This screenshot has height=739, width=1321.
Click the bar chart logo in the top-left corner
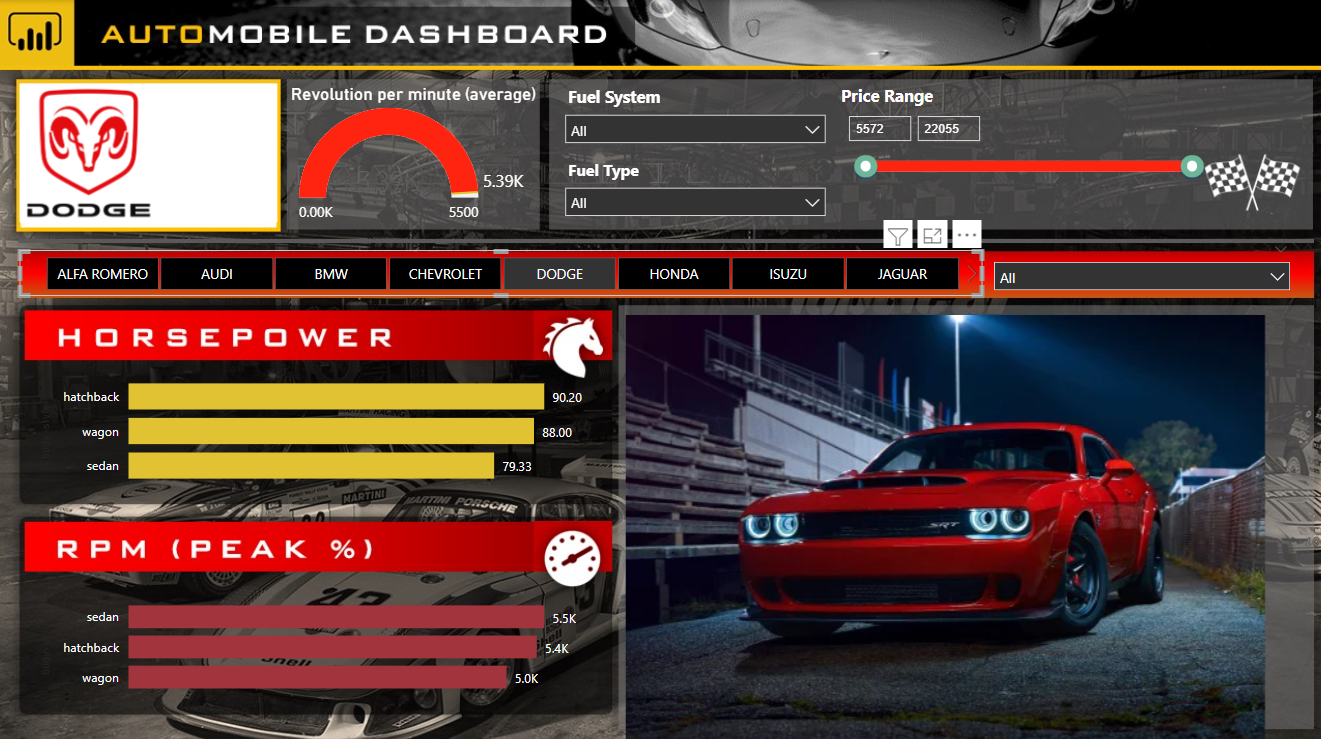tap(36, 33)
